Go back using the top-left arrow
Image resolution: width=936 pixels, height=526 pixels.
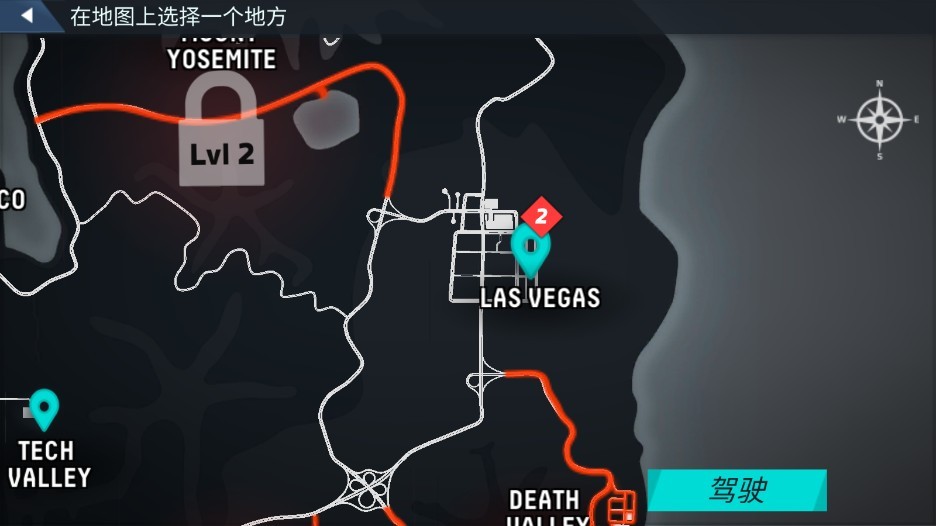27,16
